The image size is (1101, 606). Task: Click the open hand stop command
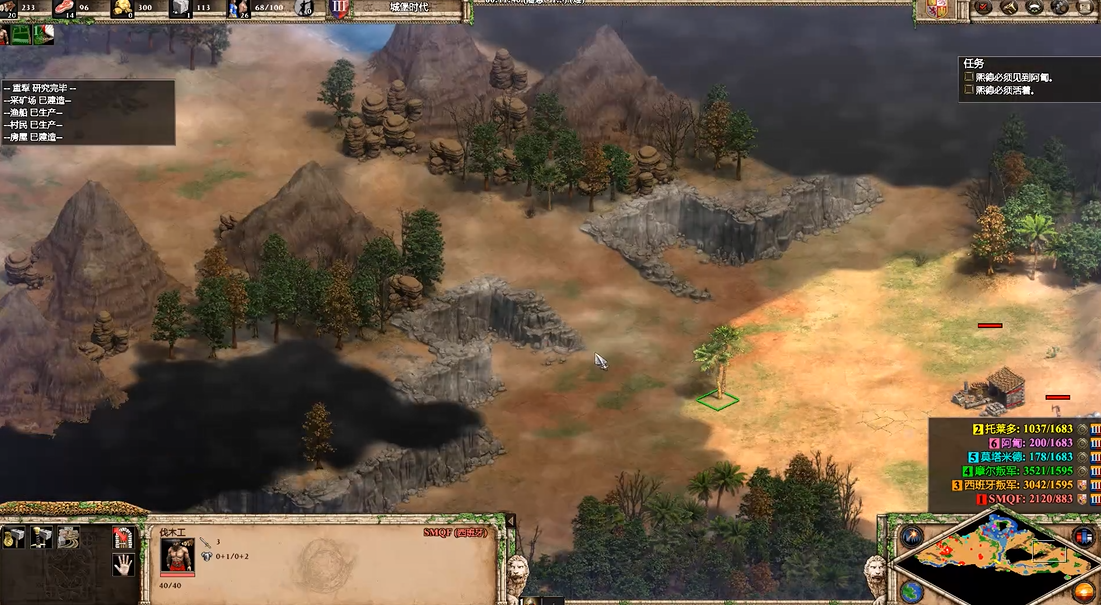pos(122,566)
